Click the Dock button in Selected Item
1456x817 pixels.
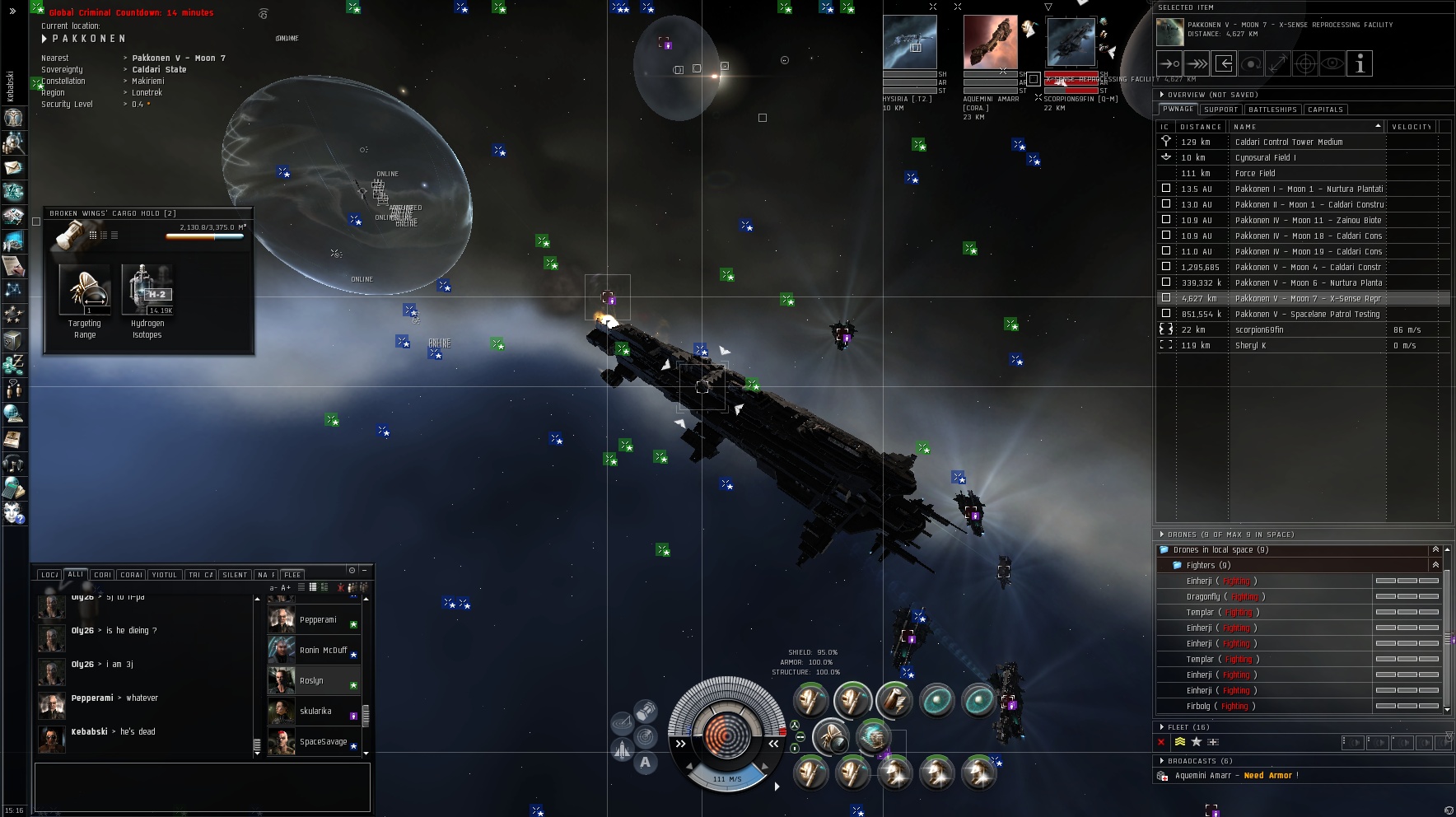pos(1224,63)
